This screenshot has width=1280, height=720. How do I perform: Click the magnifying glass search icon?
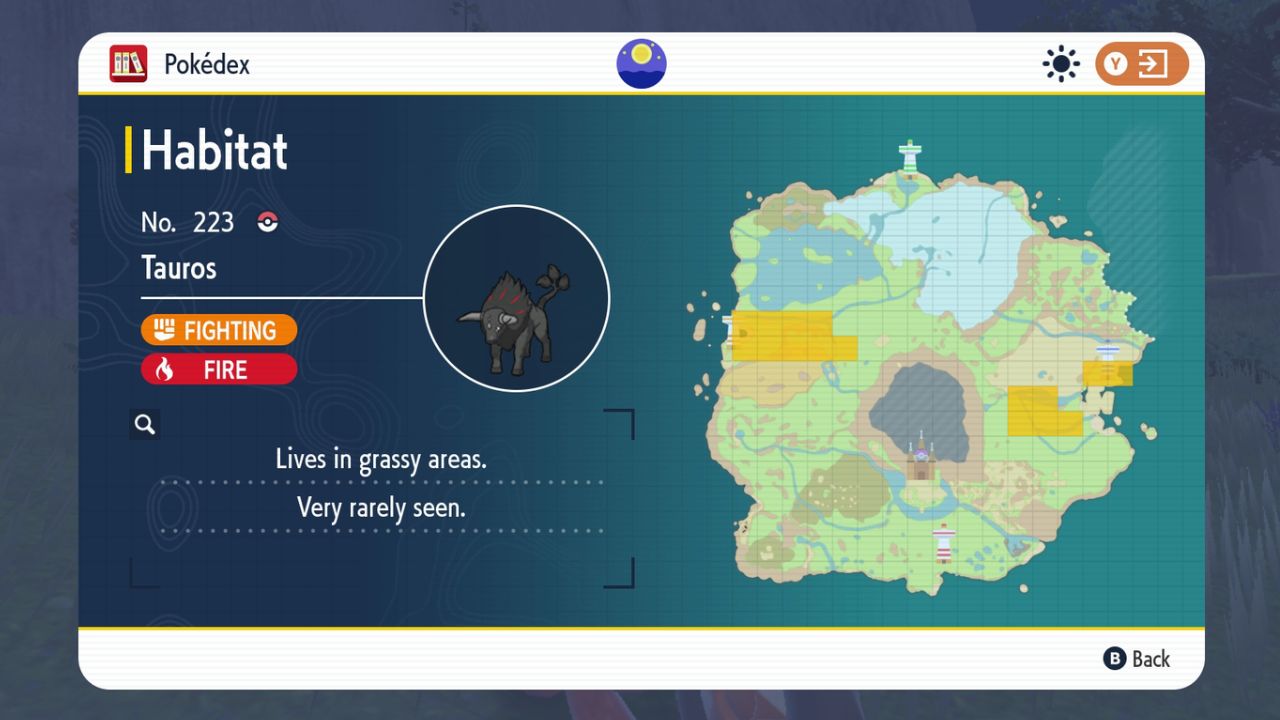(x=144, y=424)
